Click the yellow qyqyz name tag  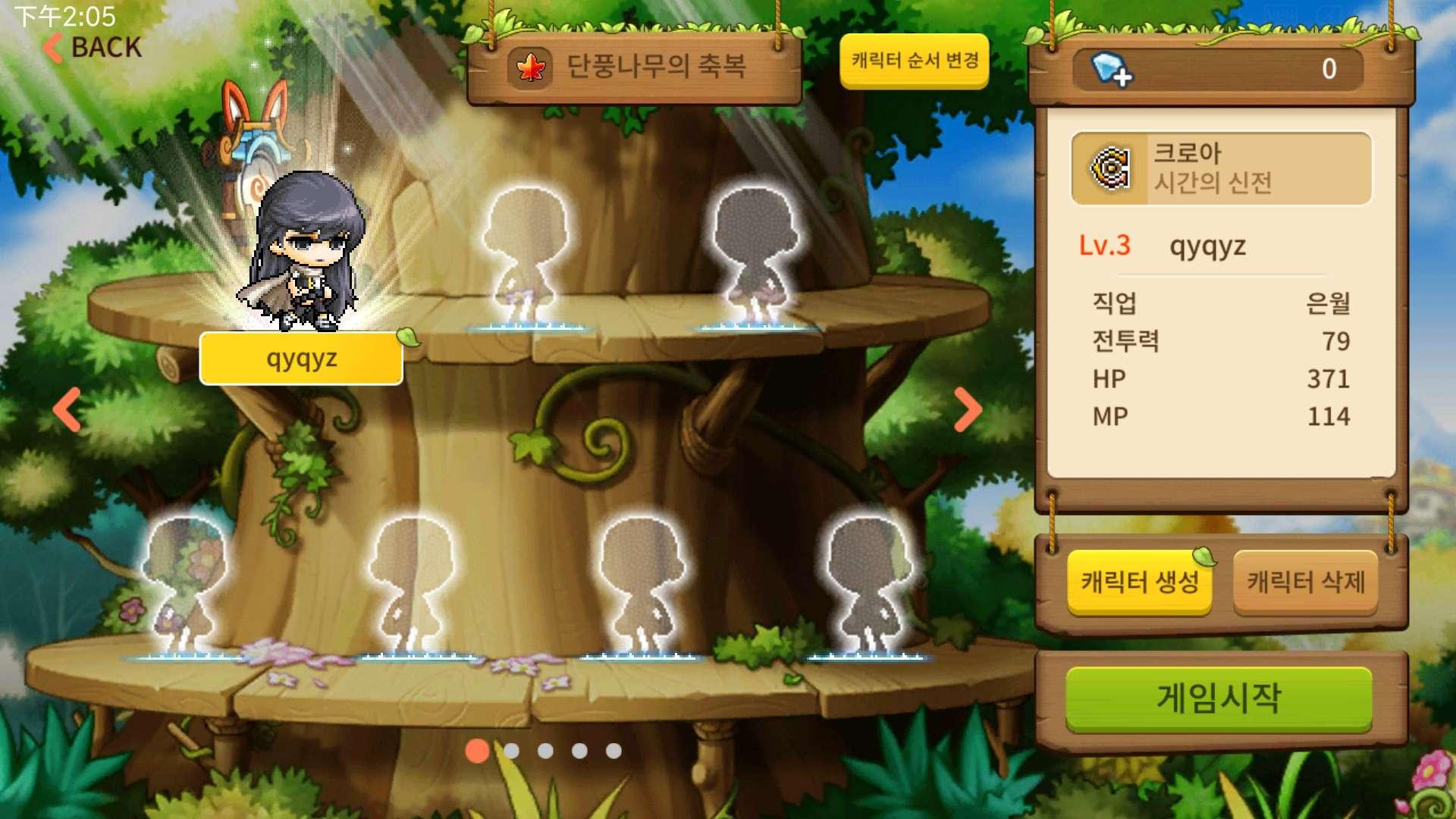click(300, 359)
